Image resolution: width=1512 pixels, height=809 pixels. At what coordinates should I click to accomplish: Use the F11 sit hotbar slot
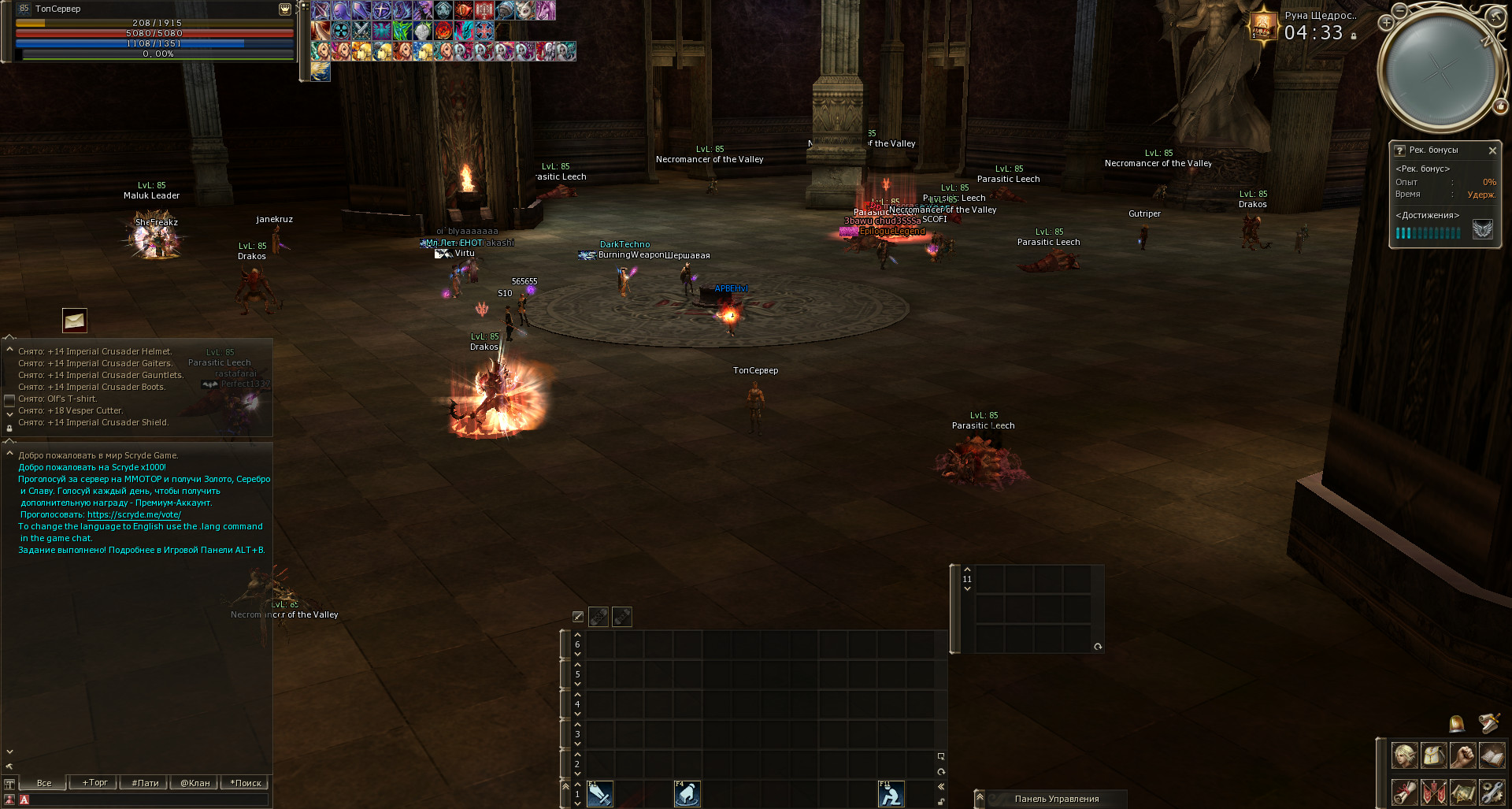891,794
